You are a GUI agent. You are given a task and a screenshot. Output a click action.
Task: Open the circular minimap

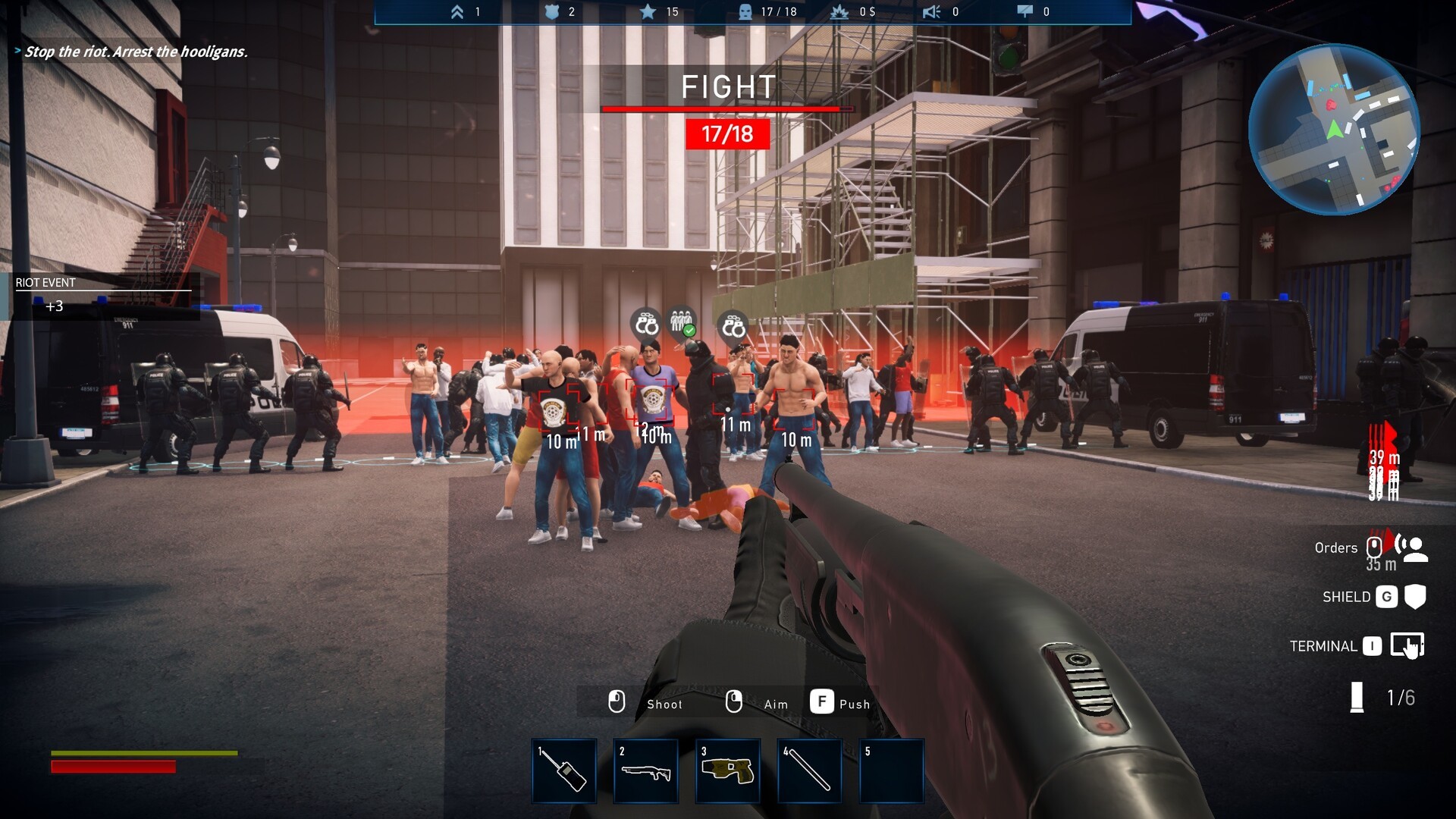(x=1333, y=130)
